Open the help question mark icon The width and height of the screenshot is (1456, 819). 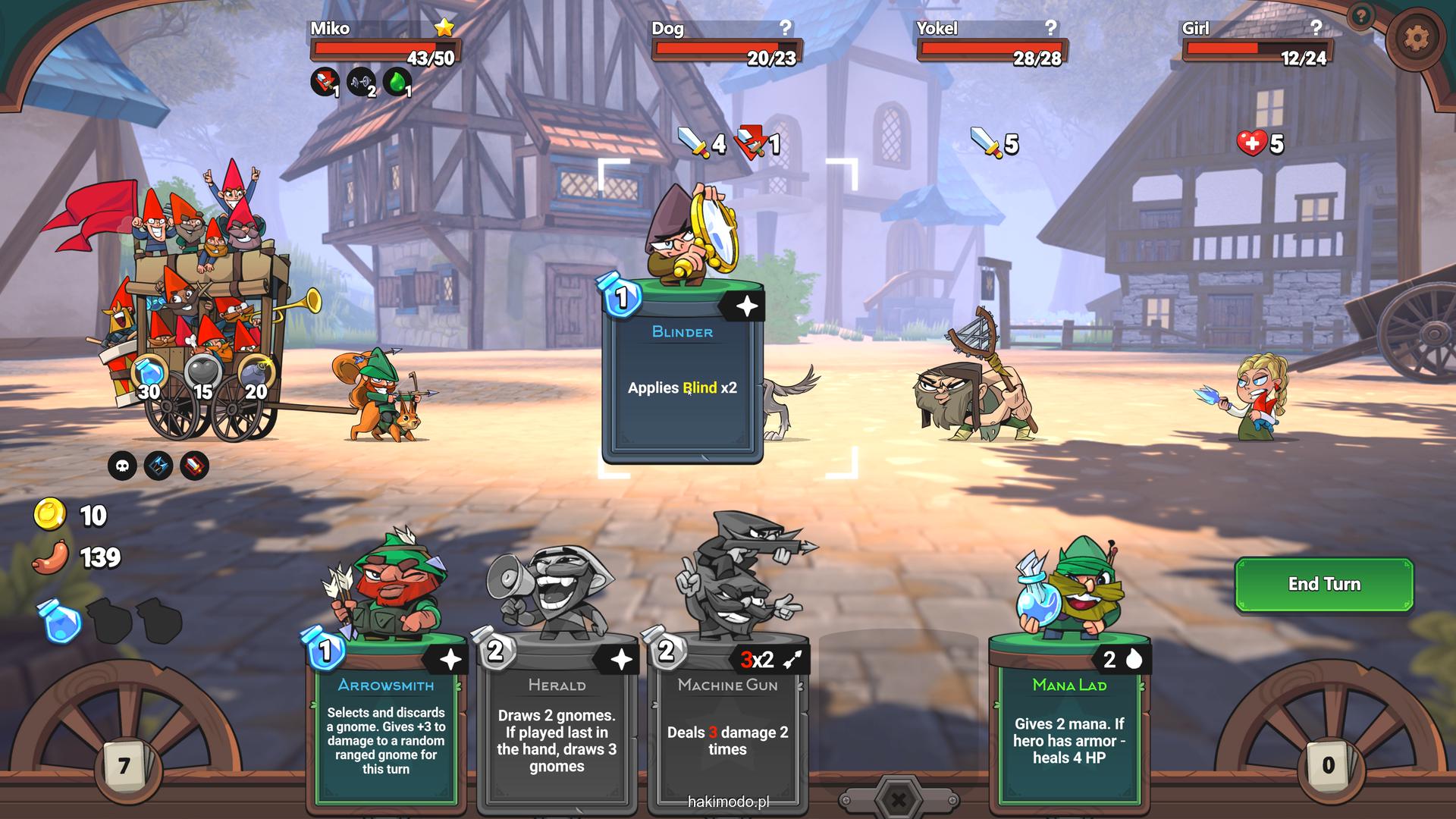(x=1363, y=15)
